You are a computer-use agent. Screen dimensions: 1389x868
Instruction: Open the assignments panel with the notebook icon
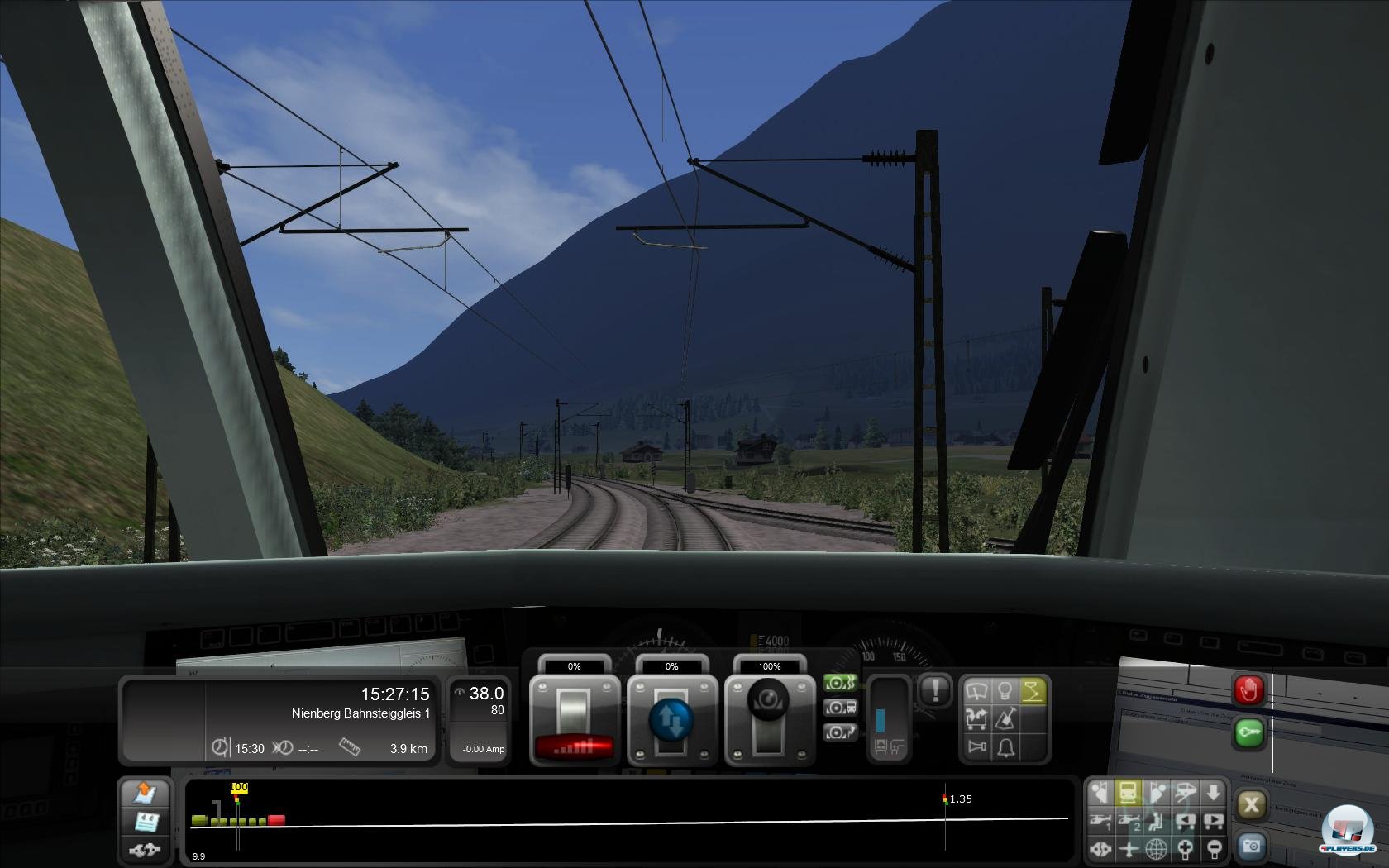tap(145, 822)
